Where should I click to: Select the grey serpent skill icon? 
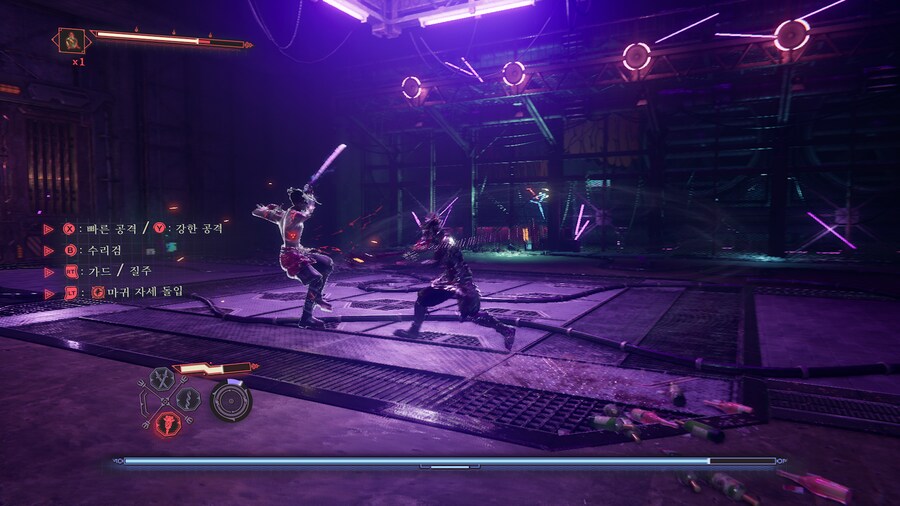[187, 400]
